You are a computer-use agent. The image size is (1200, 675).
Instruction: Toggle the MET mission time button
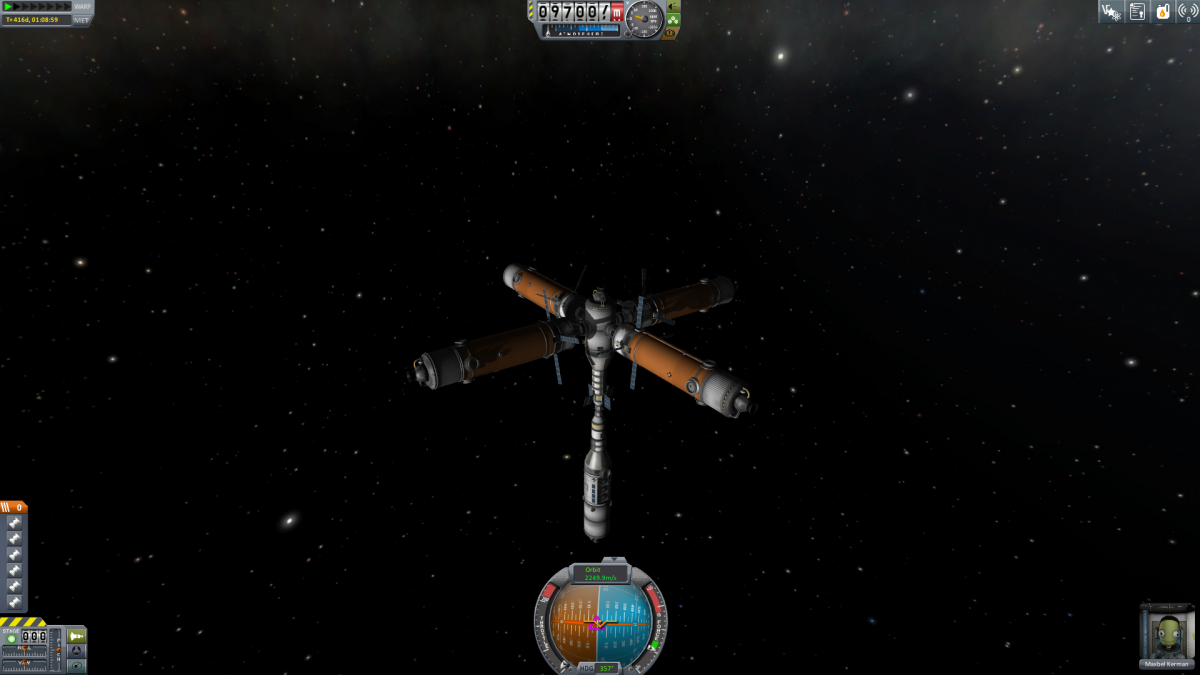tap(82, 19)
